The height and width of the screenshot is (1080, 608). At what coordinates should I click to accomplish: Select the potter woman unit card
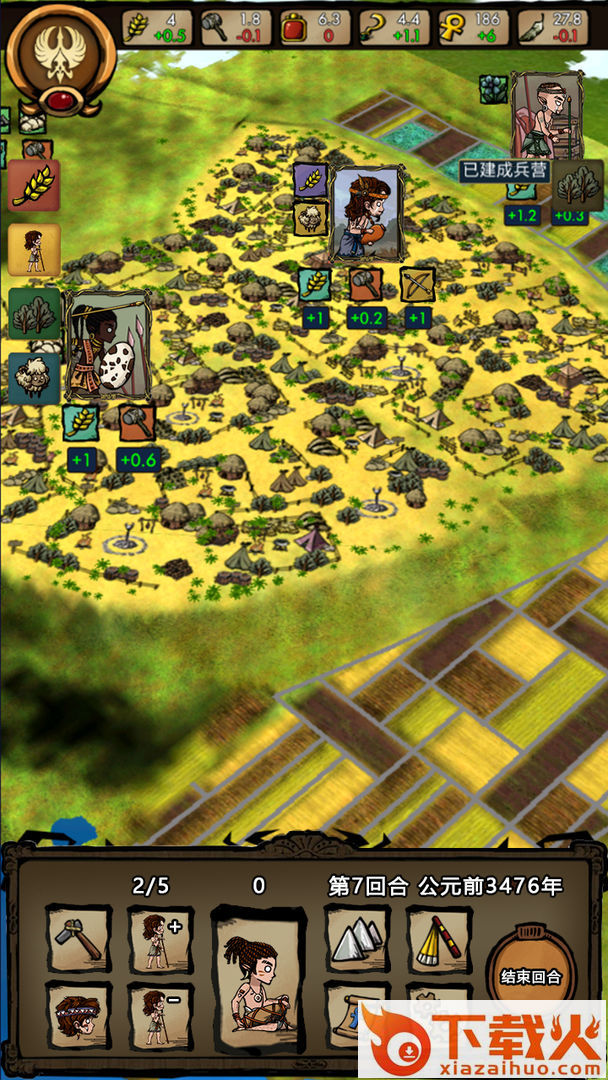tap(365, 213)
